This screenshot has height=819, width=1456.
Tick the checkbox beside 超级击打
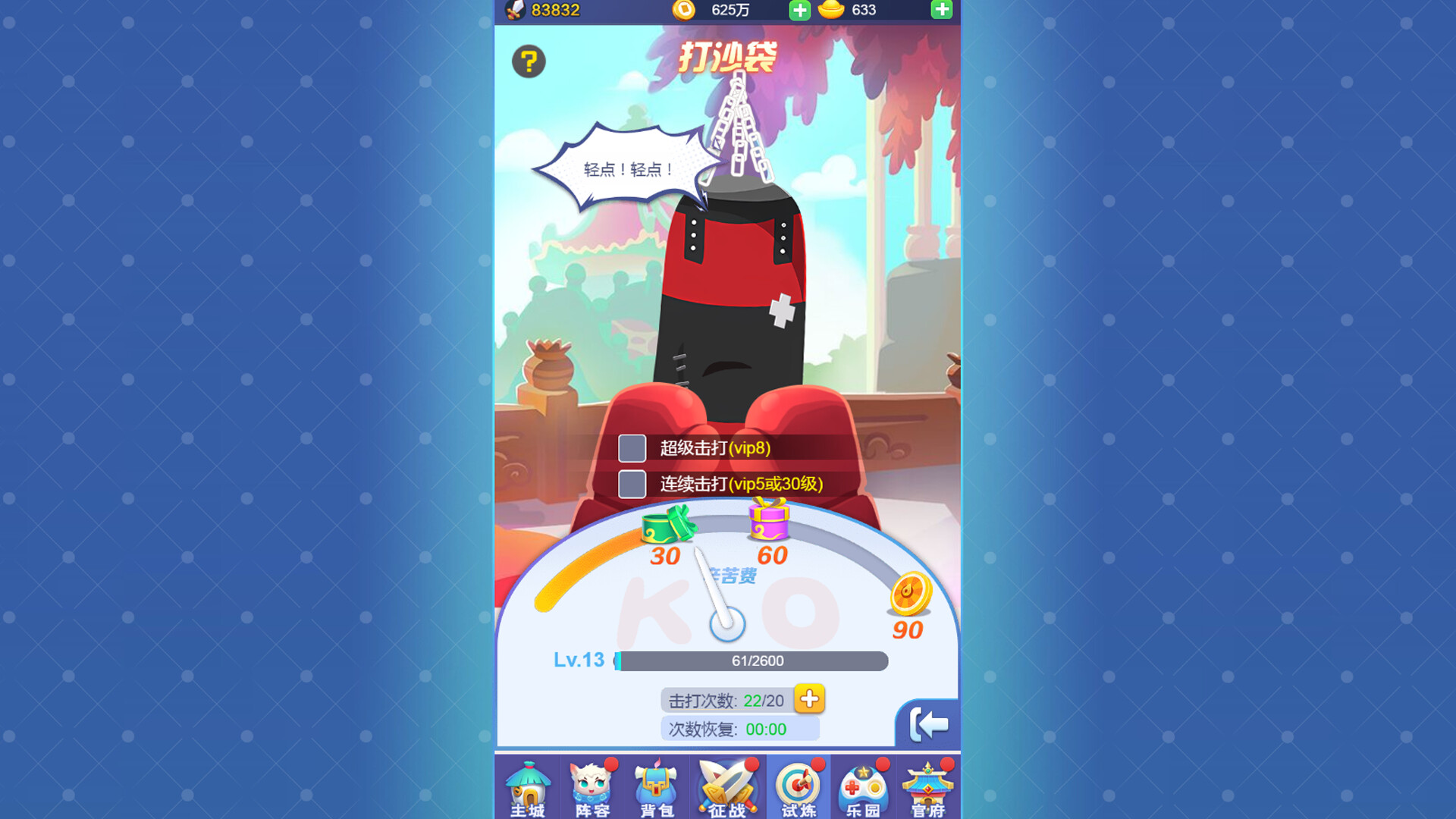point(631,449)
